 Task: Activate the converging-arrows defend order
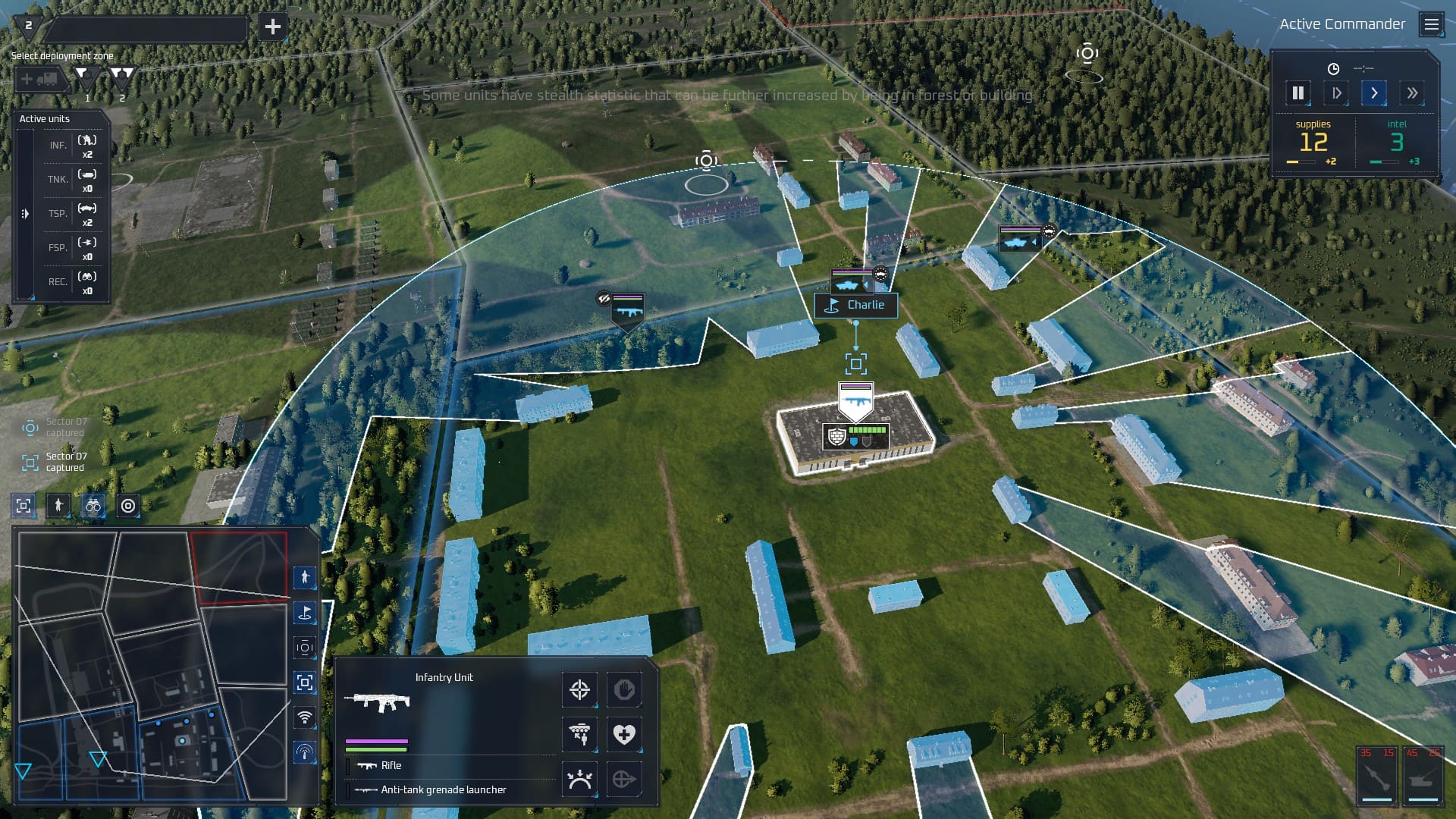pos(579,779)
